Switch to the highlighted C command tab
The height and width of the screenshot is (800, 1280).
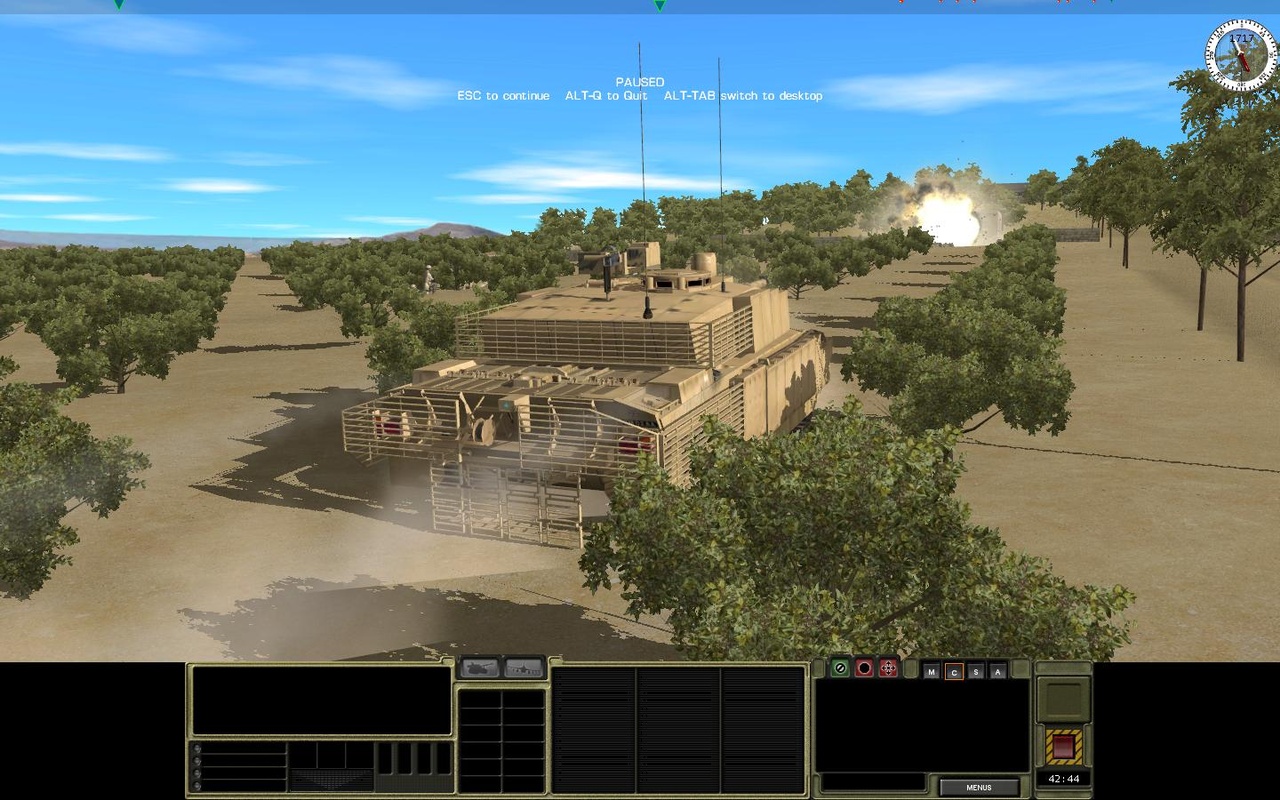pyautogui.click(x=954, y=671)
